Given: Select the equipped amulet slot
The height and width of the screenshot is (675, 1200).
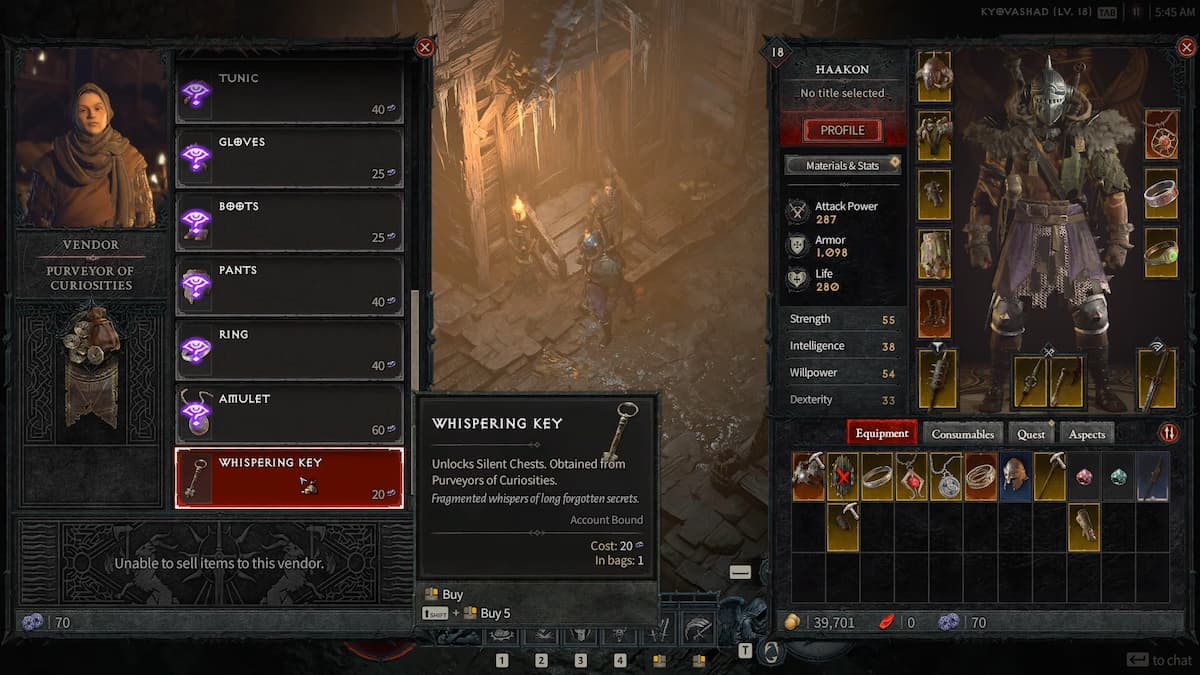Looking at the screenshot, I should pos(1161,134).
